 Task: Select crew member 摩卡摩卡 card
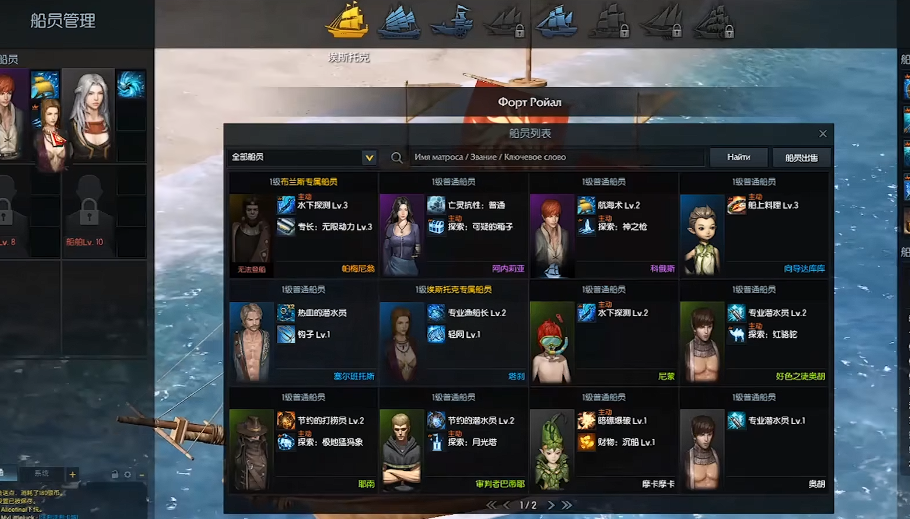pyautogui.click(x=603, y=440)
